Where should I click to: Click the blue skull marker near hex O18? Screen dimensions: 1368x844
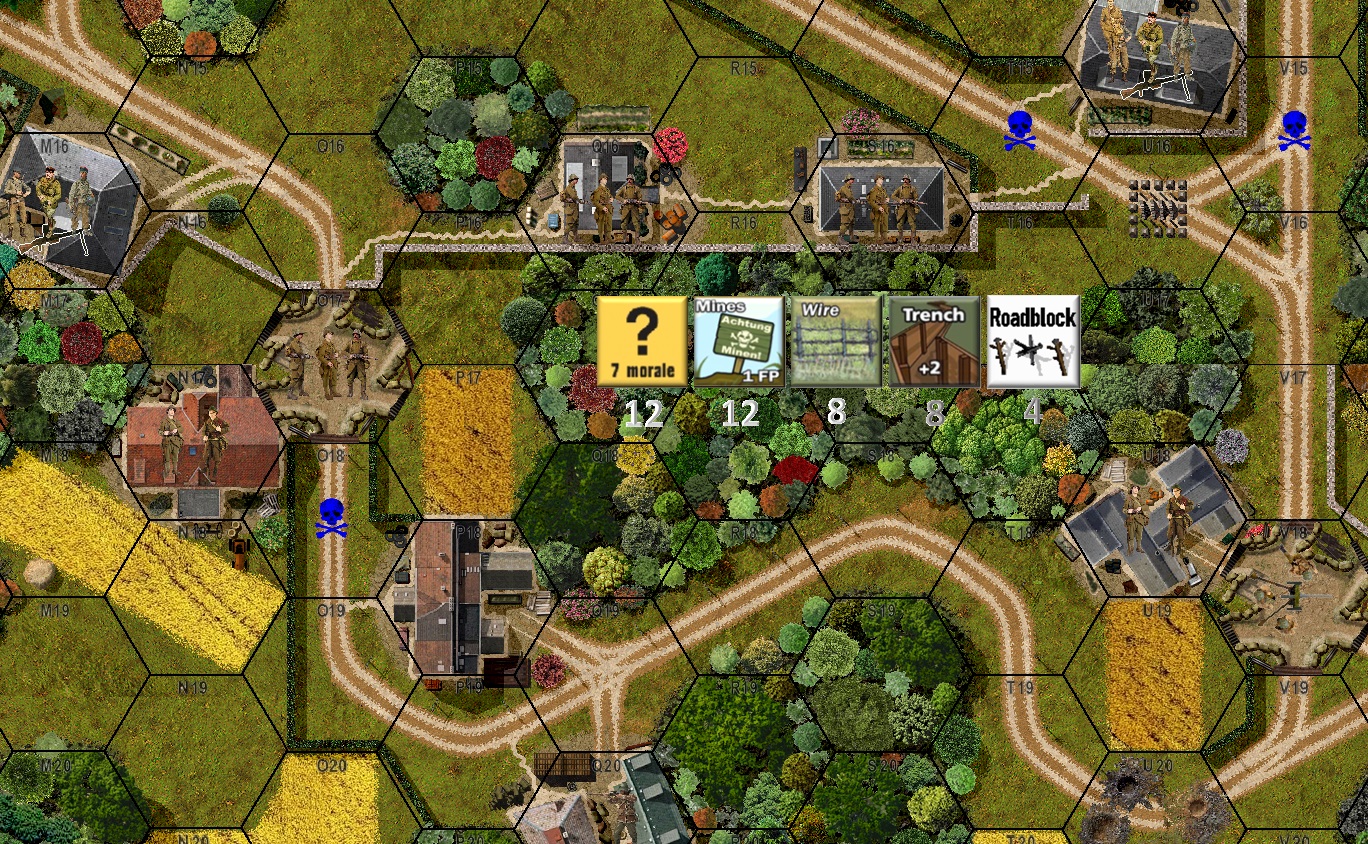click(x=331, y=516)
